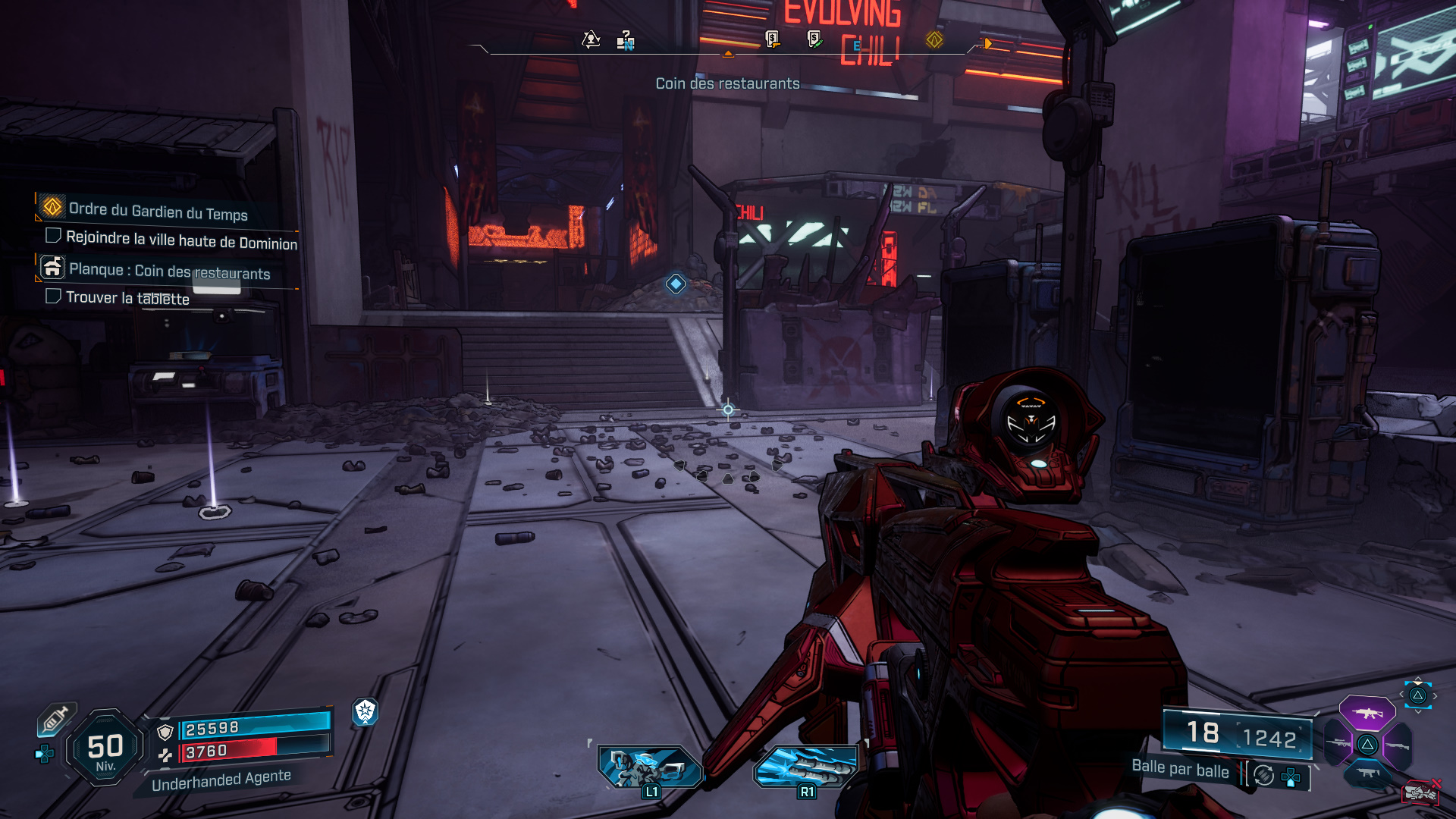Toggle the Balle par balle fire mode icon
Image resolution: width=1456 pixels, height=819 pixels.
pyautogui.click(x=1263, y=775)
